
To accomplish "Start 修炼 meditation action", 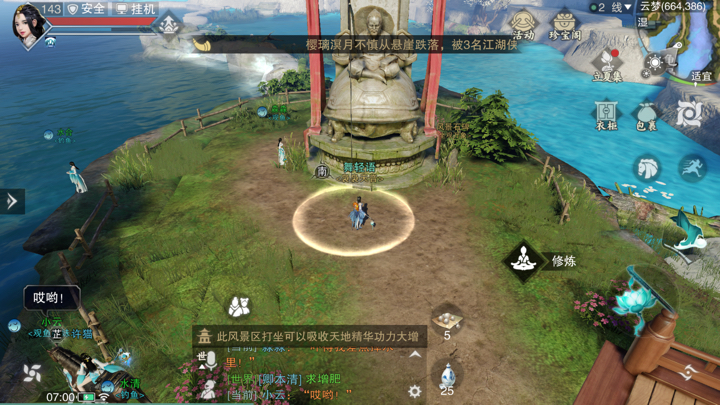I will tap(523, 261).
